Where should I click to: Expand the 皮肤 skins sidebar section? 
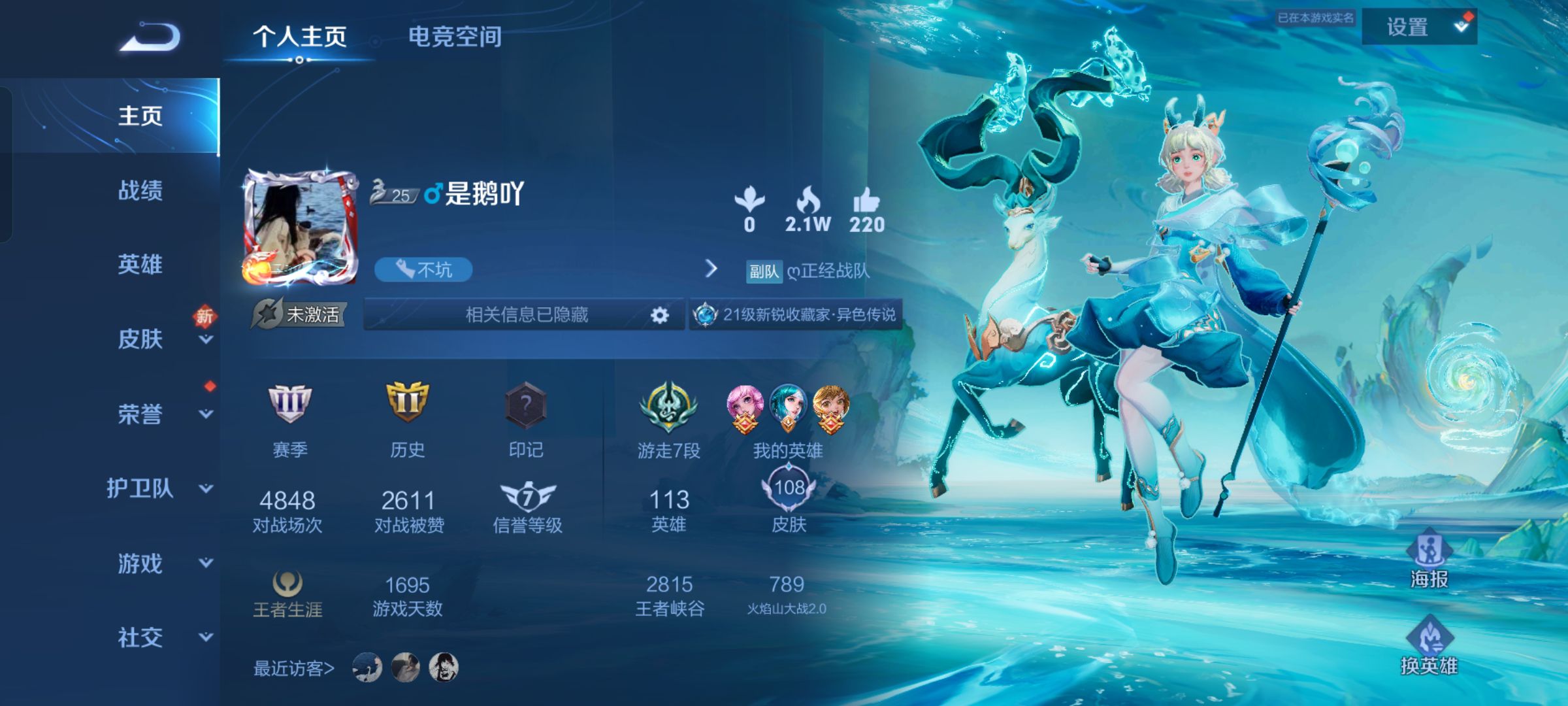click(x=139, y=339)
